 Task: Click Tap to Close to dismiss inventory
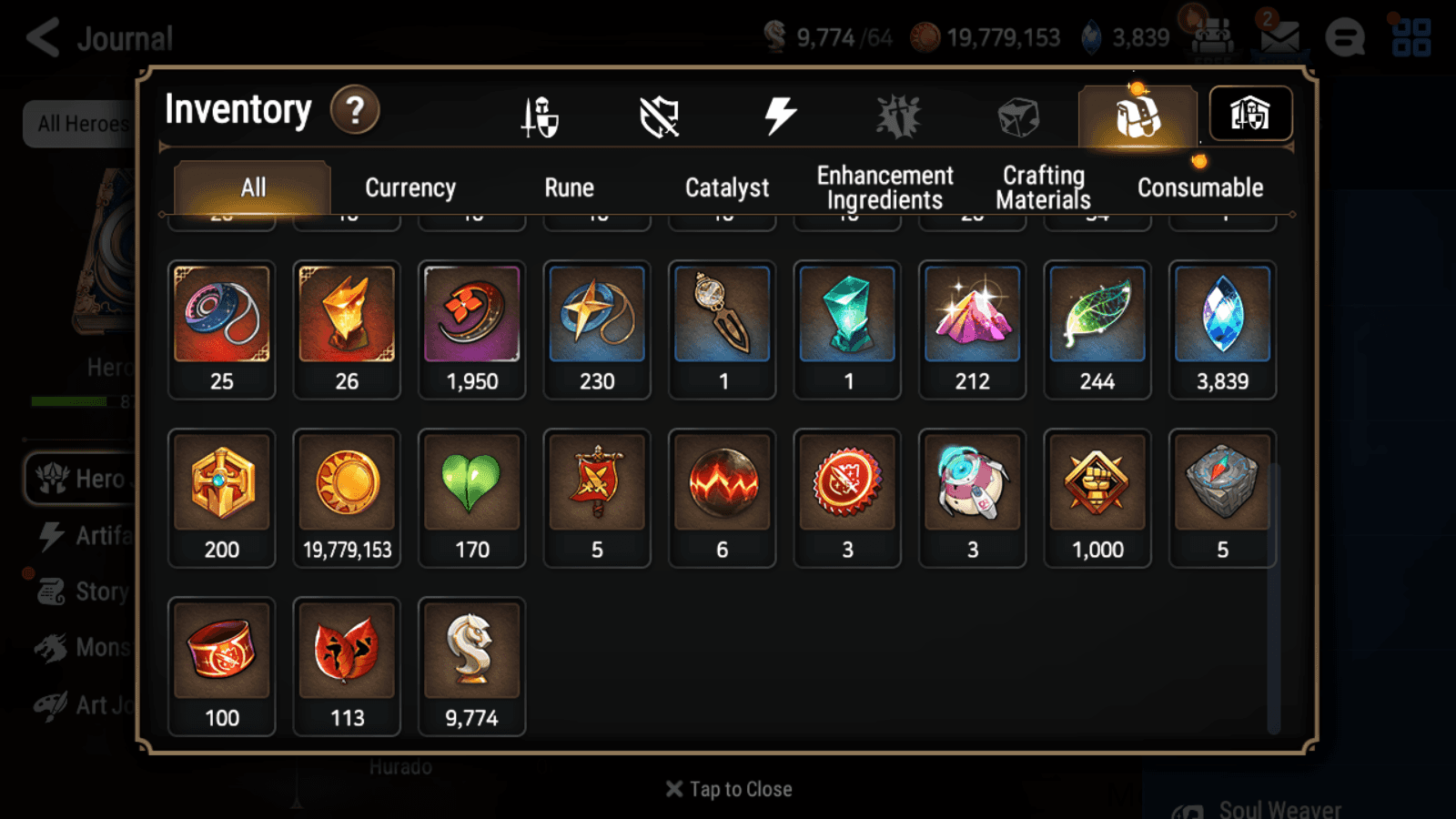coord(728,788)
